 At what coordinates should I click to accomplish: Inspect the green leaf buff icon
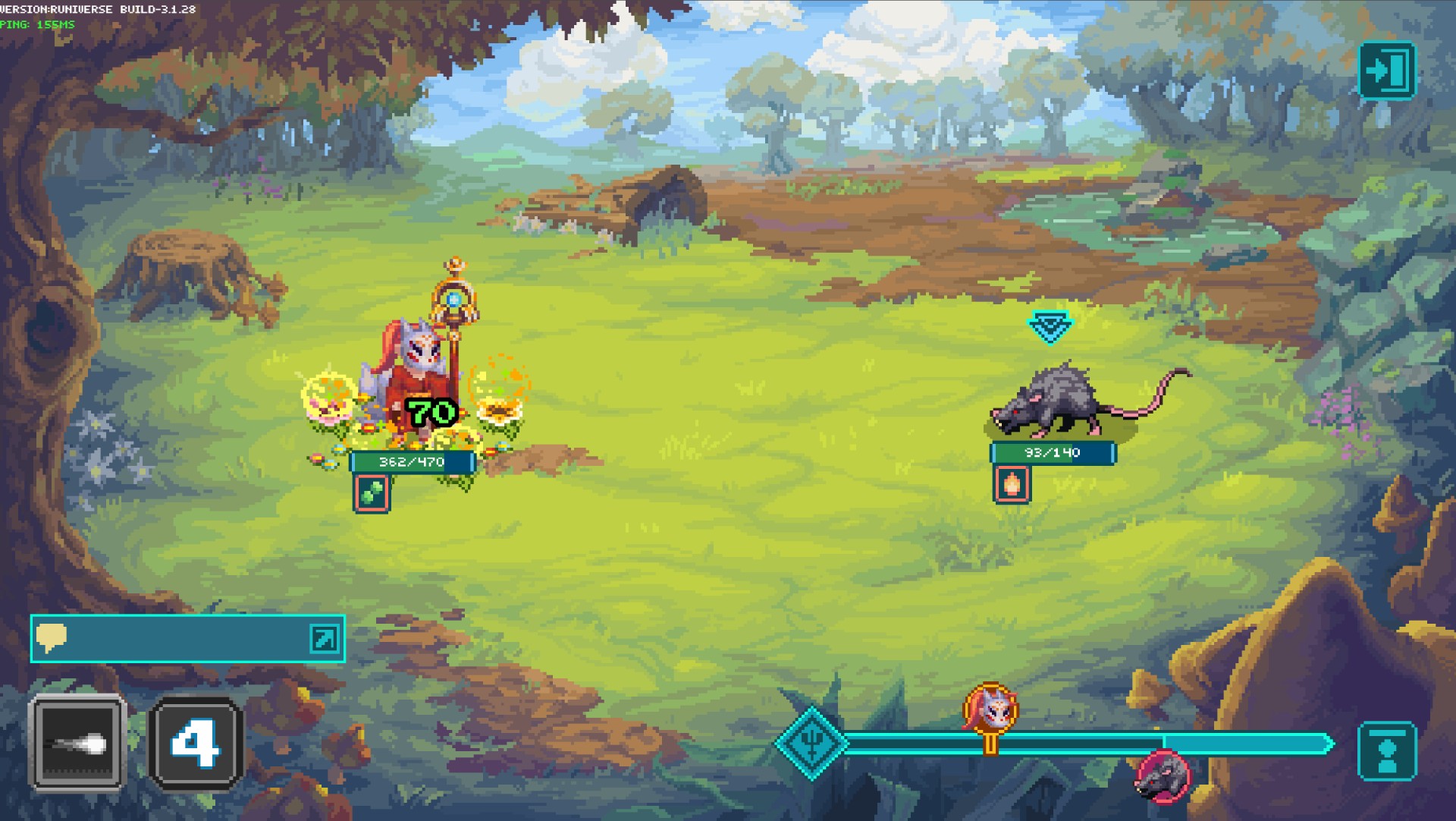(372, 492)
